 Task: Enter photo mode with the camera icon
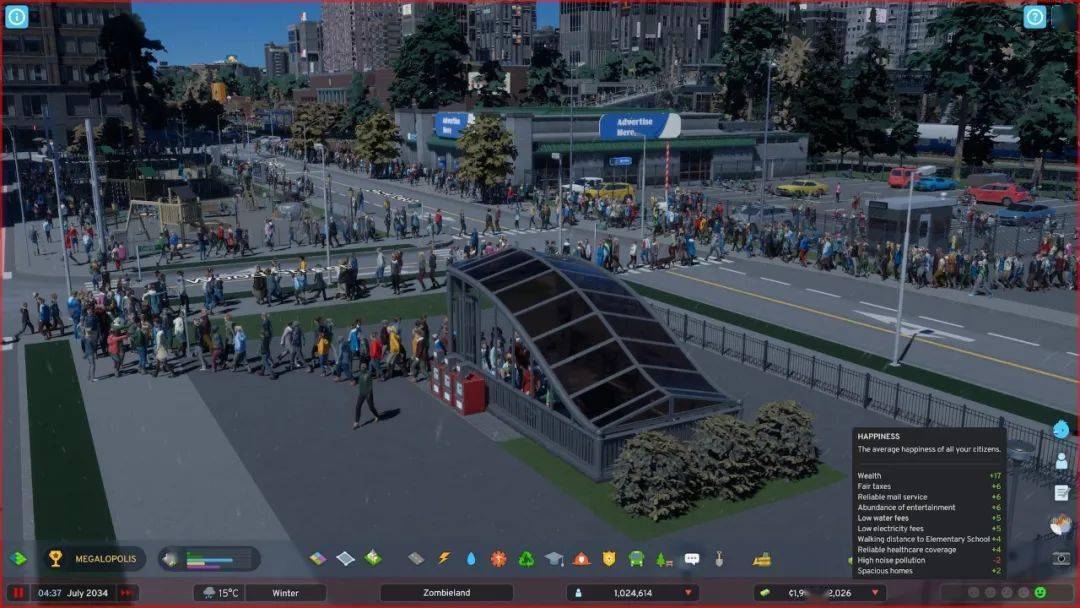pyautogui.click(x=1061, y=558)
